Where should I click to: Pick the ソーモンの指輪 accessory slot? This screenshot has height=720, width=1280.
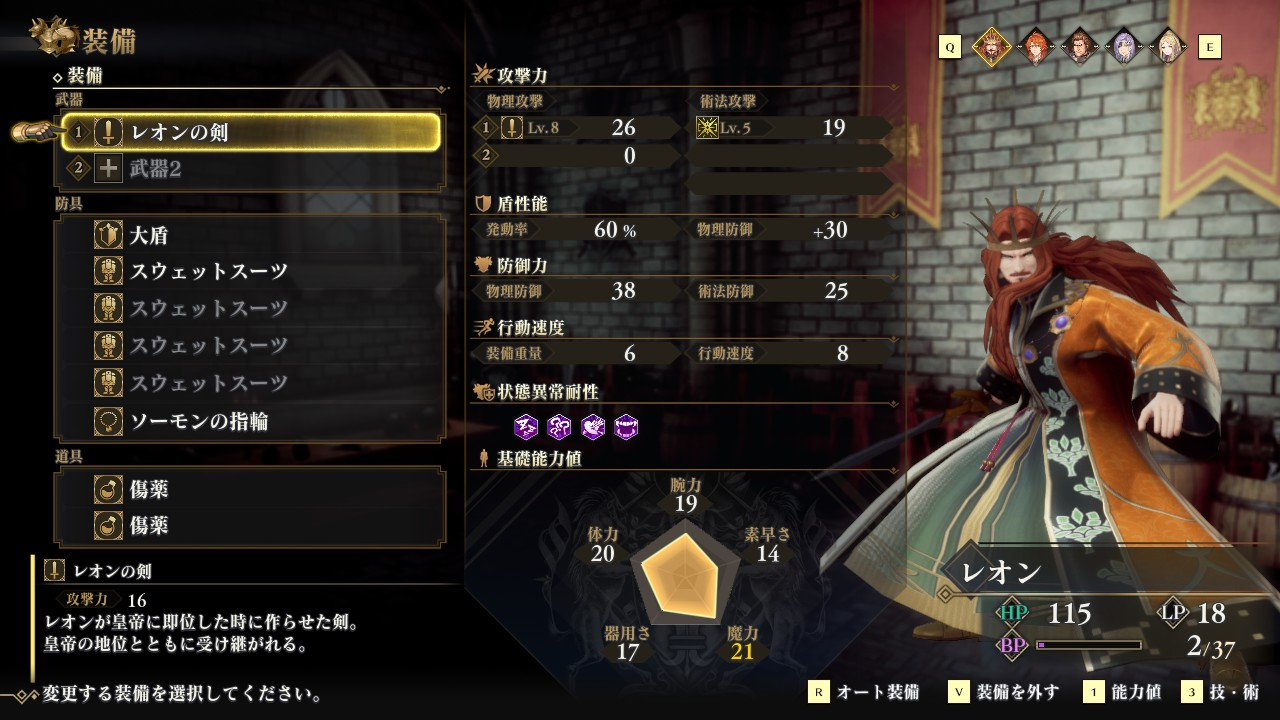(x=250, y=421)
